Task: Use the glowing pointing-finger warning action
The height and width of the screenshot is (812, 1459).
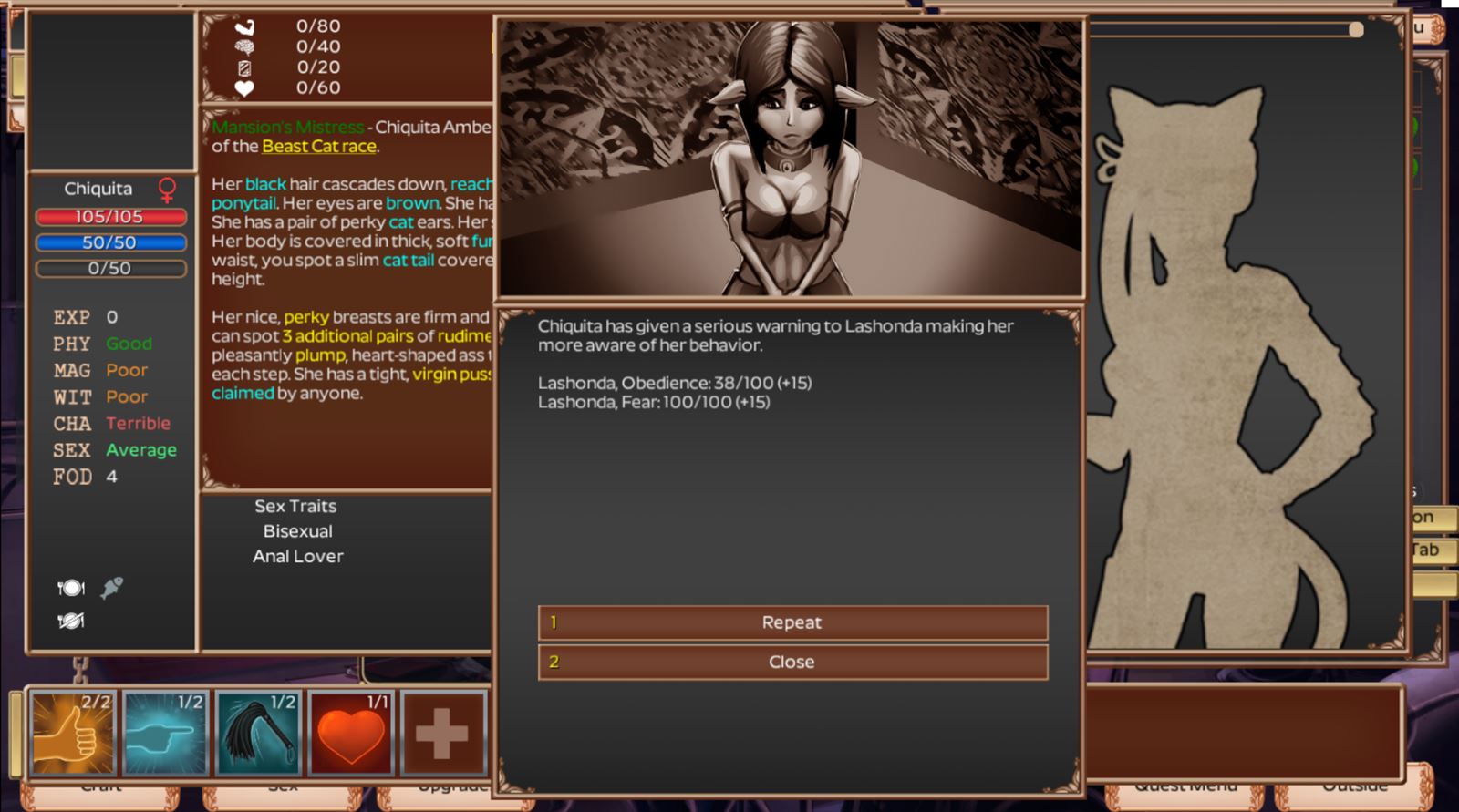Action: 165,734
